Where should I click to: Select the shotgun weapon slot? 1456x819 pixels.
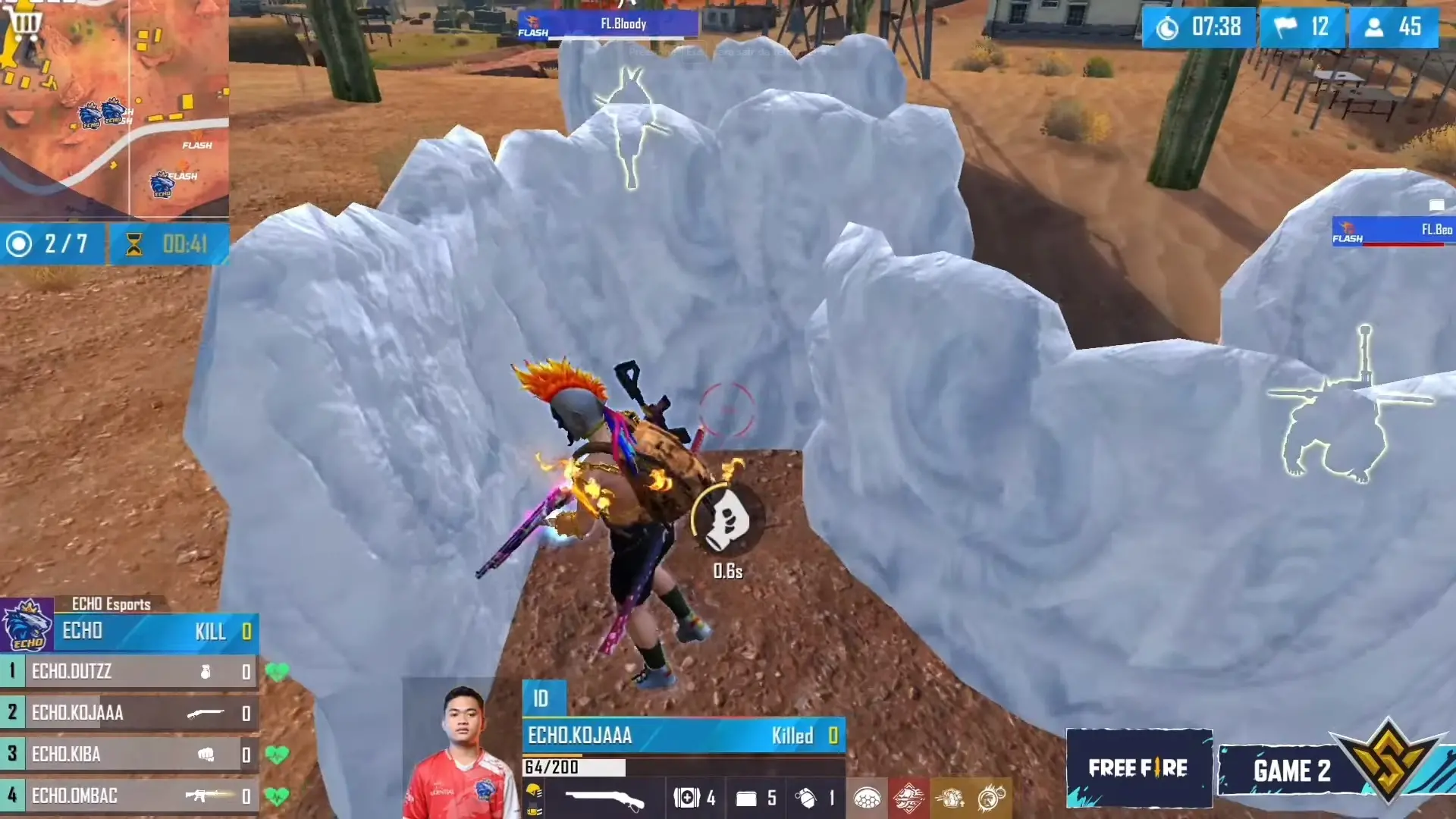coord(604,798)
